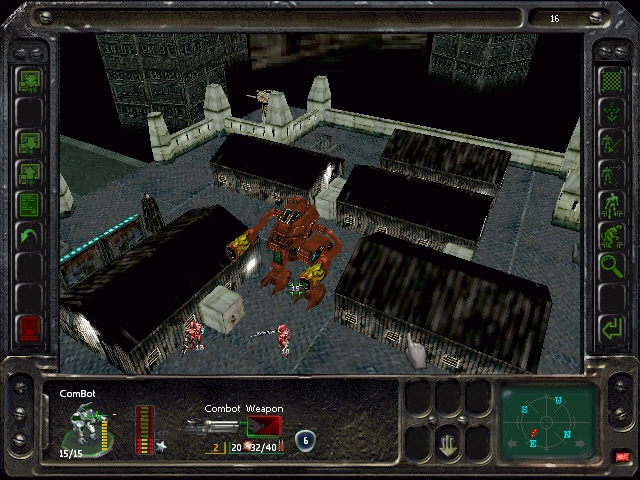Activate the crouching soldier stance button
Viewport: 640px width, 480px height.
(x=609, y=236)
